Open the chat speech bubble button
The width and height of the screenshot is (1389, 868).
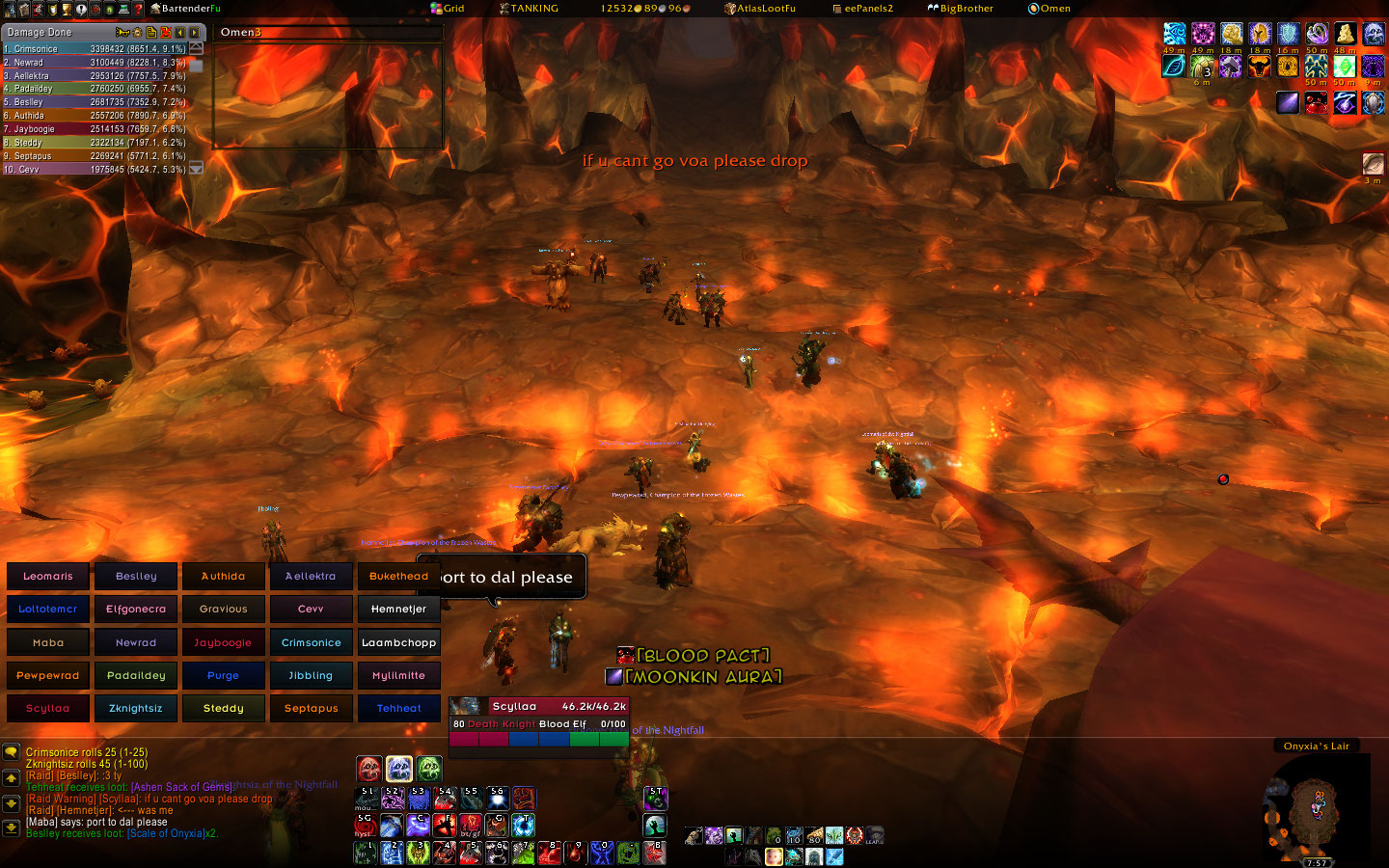(x=11, y=751)
